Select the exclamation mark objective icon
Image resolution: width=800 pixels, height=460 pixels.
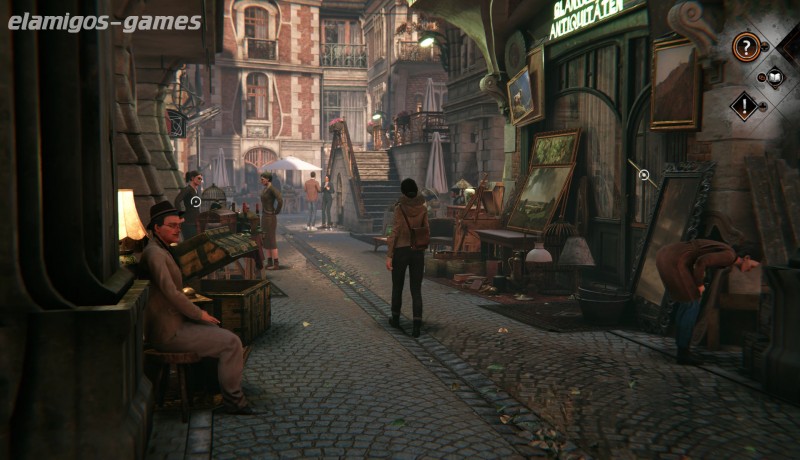744,105
